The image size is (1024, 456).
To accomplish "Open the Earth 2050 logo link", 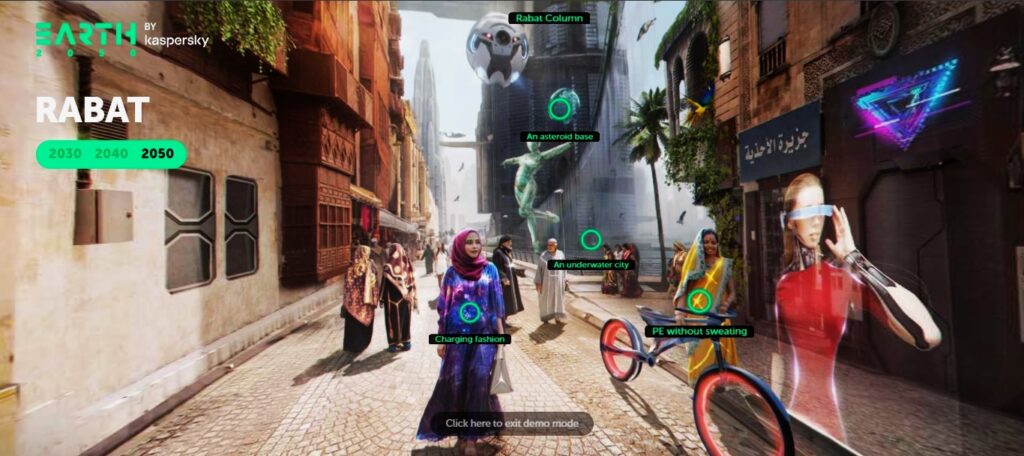I will tap(86, 38).
